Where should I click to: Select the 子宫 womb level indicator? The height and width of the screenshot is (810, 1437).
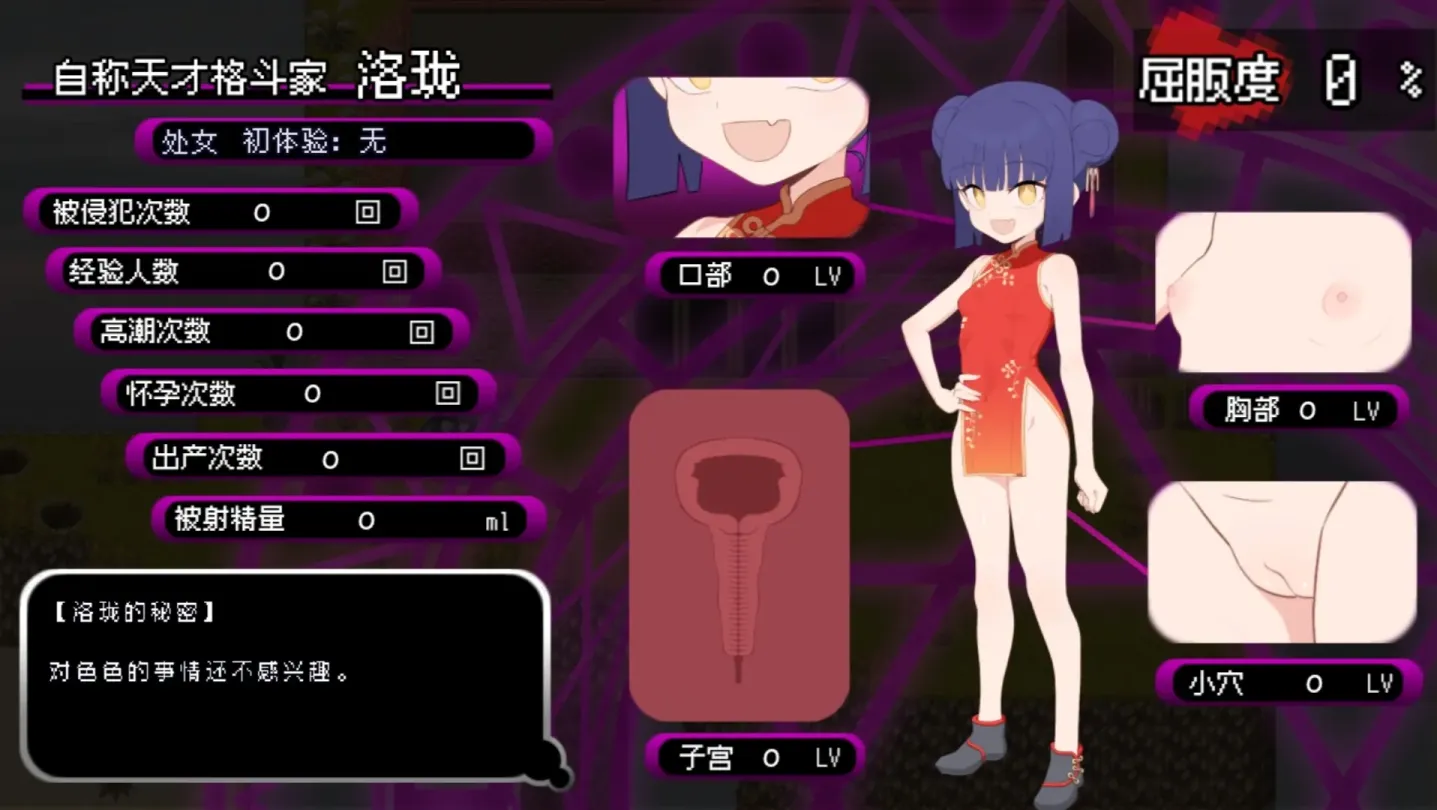pyautogui.click(x=755, y=756)
